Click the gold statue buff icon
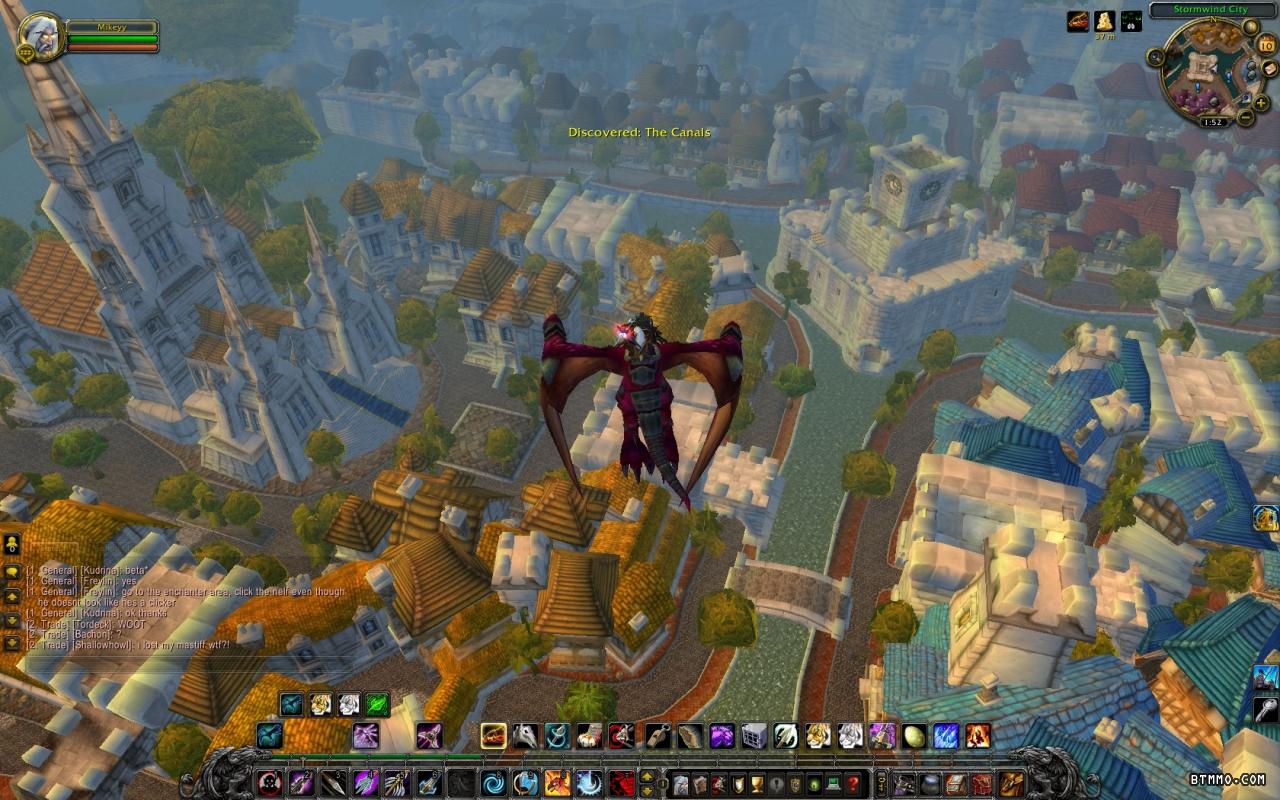The image size is (1280, 800). point(1105,22)
